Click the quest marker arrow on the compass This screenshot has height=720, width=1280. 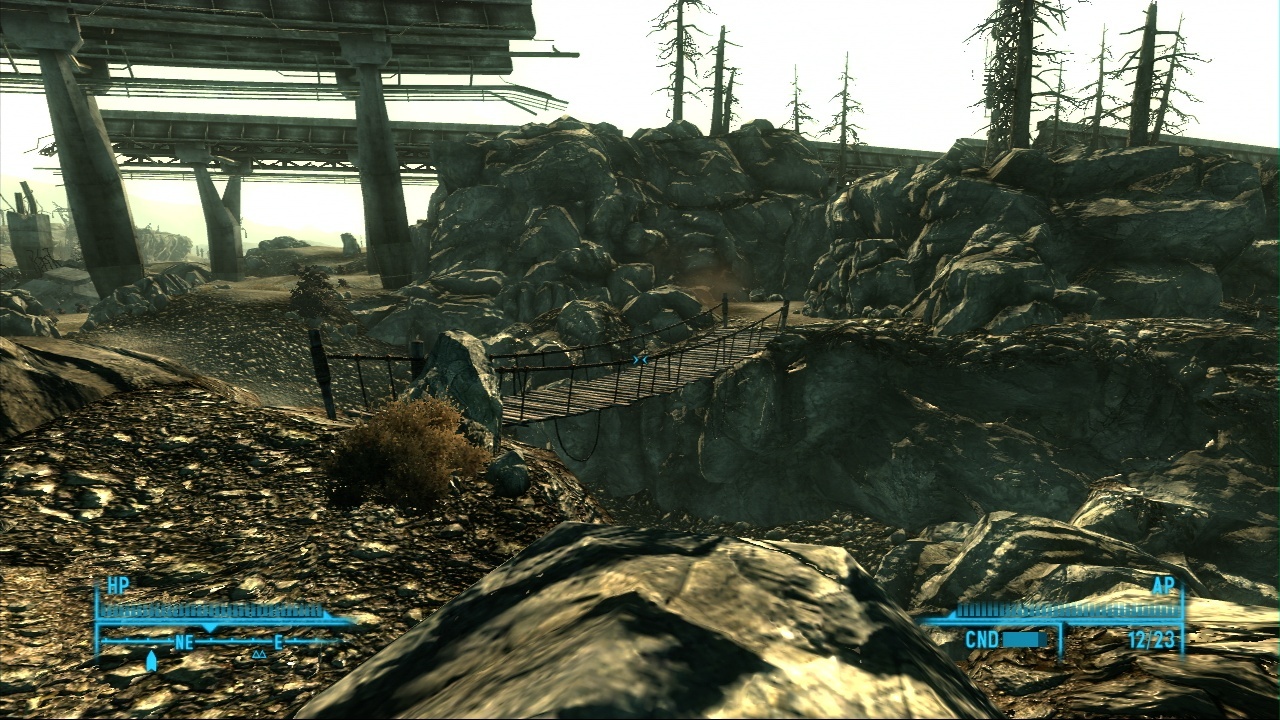click(x=151, y=660)
